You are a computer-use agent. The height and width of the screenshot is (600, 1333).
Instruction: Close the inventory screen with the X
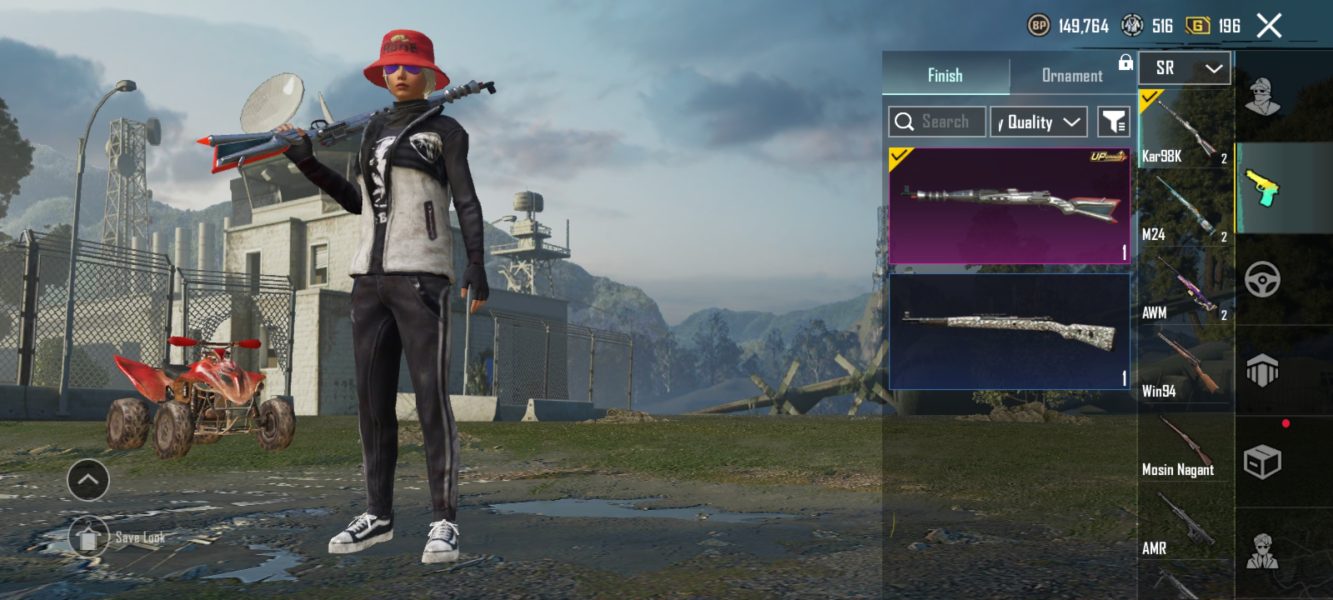tap(1268, 26)
